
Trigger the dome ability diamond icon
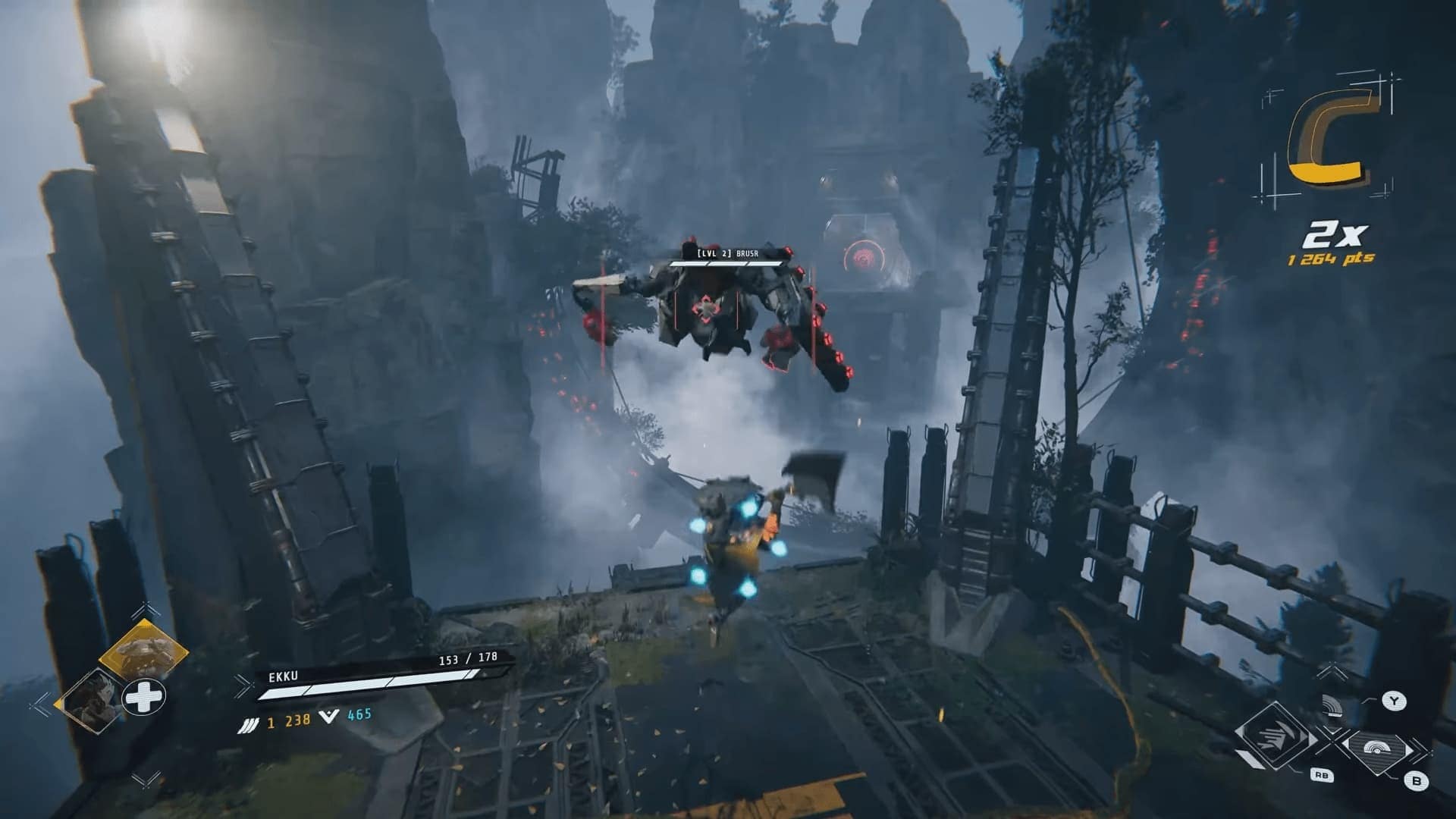click(1376, 747)
